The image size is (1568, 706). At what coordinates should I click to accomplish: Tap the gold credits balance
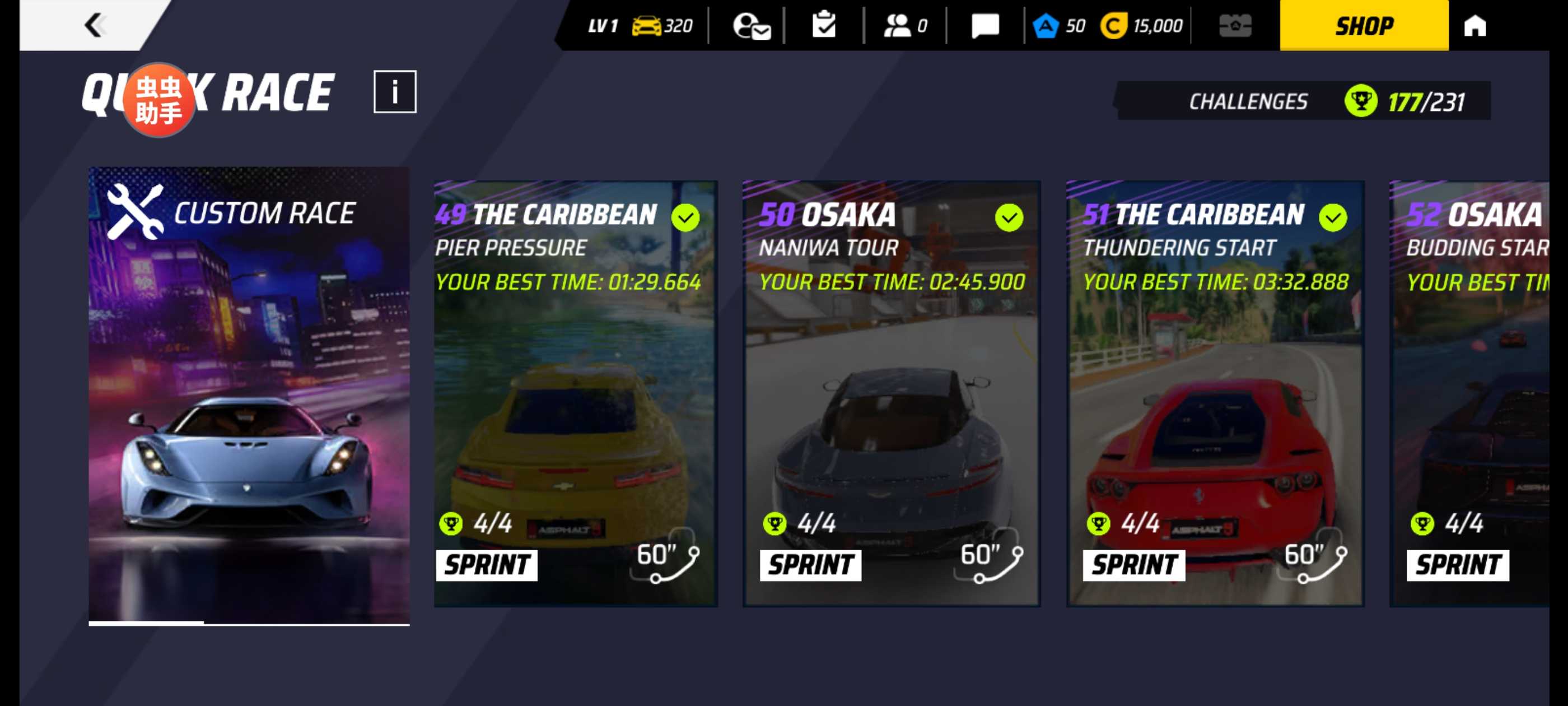coord(1141,26)
